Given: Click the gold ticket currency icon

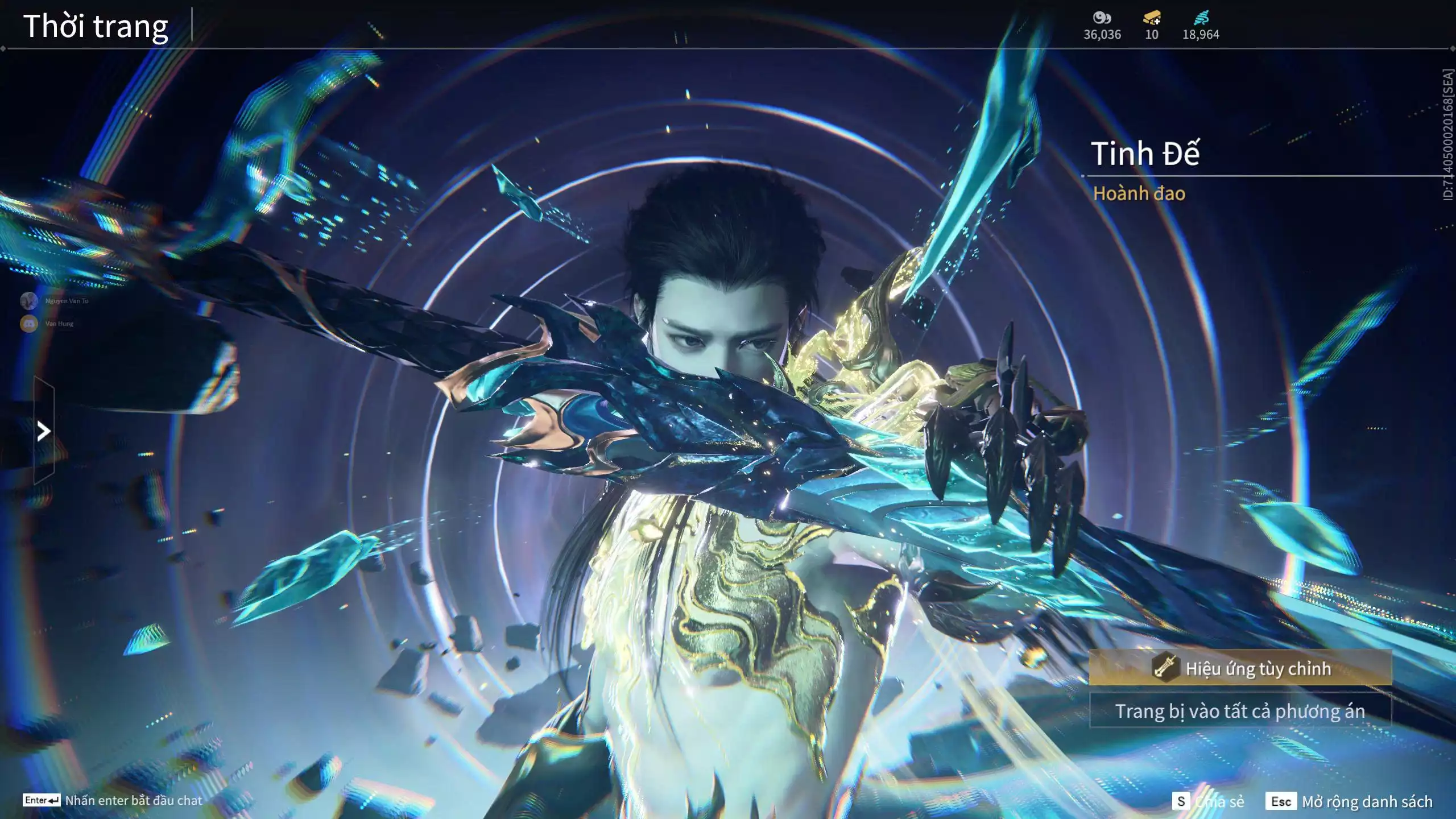Looking at the screenshot, I should pyautogui.click(x=1151, y=18).
